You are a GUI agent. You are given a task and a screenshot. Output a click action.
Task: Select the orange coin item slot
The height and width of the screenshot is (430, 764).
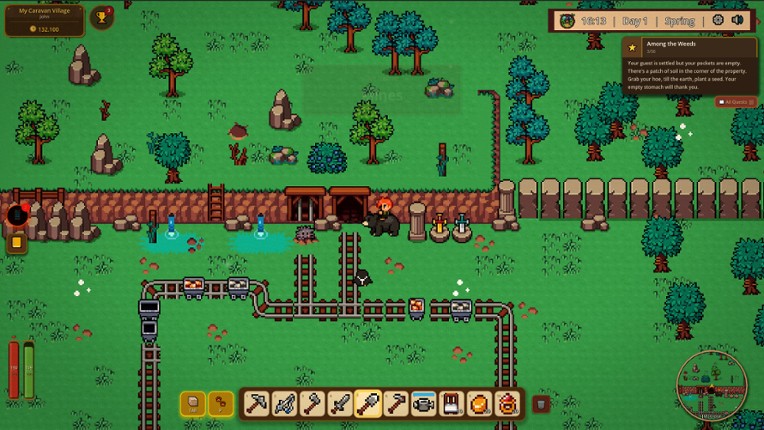[480, 404]
